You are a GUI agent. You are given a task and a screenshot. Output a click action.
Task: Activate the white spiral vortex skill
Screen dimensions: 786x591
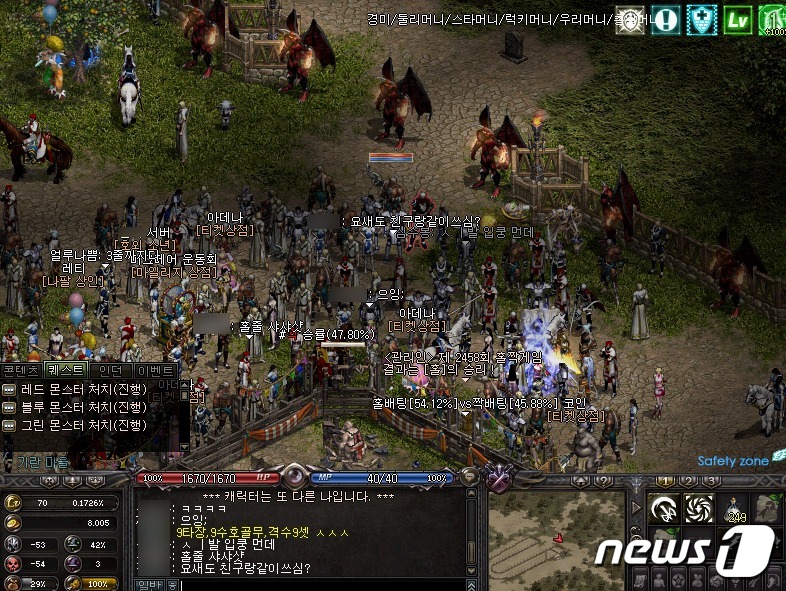pos(699,509)
